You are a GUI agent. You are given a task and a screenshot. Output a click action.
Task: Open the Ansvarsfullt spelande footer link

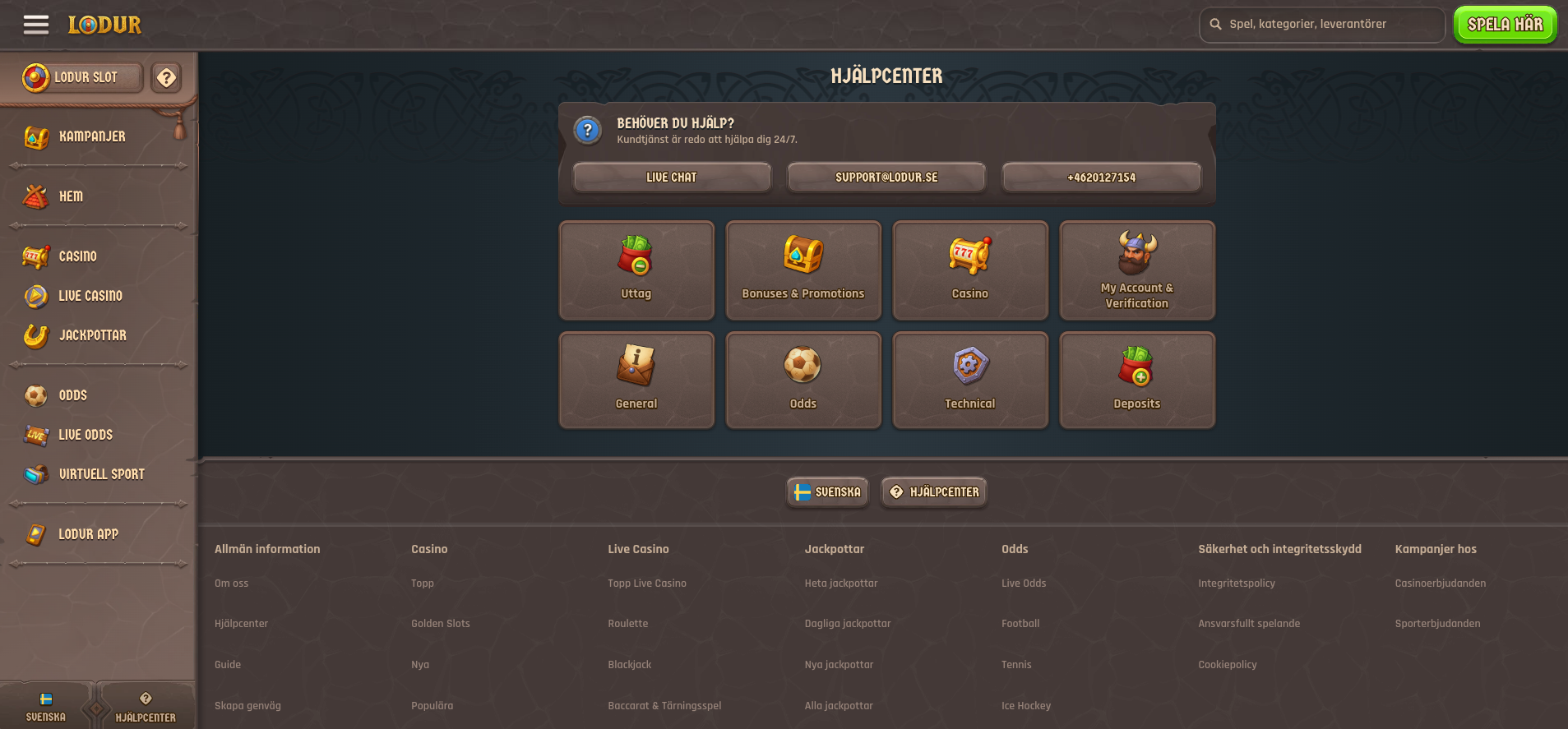click(1249, 623)
